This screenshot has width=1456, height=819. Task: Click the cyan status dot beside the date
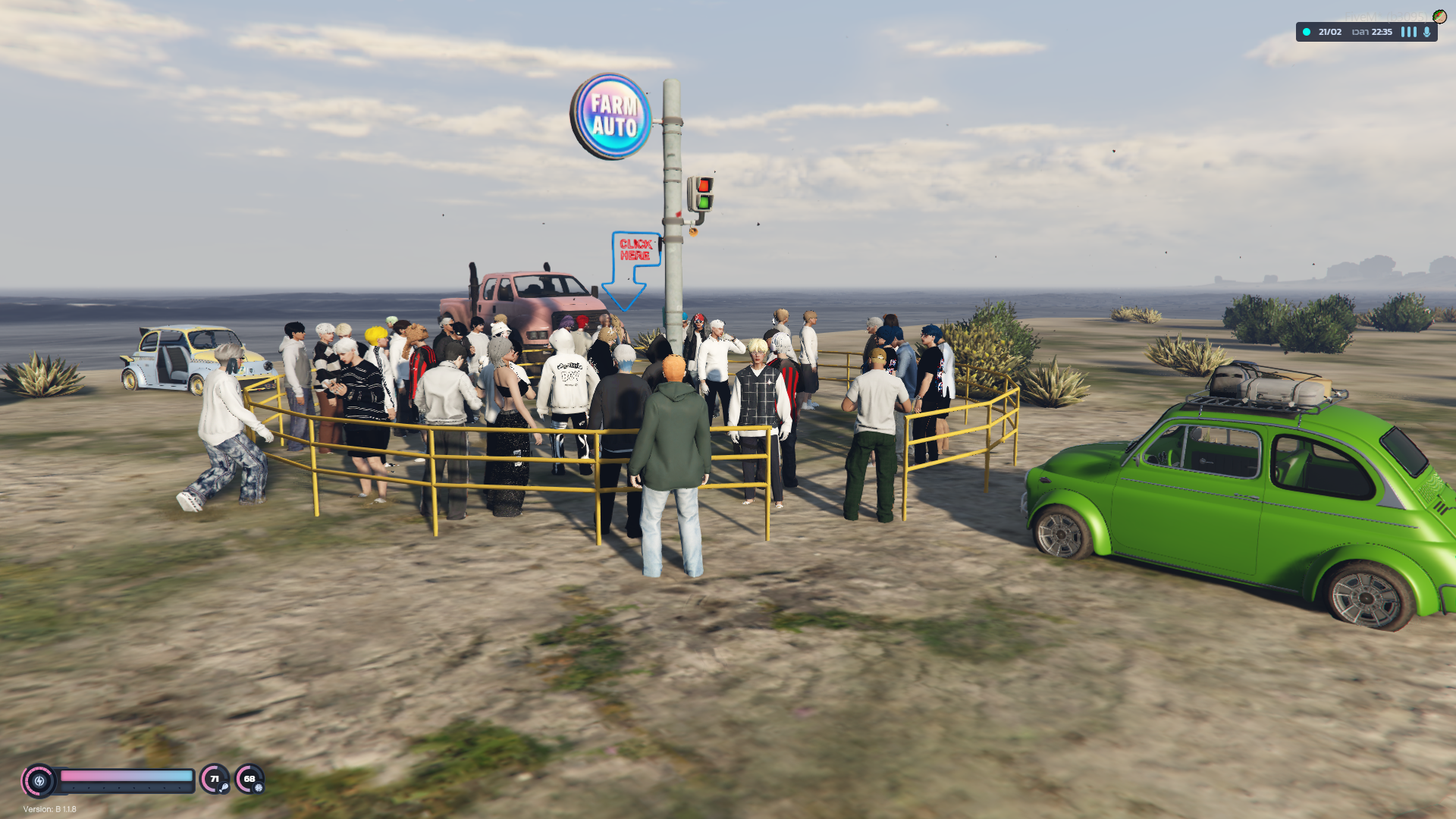coord(1306,32)
